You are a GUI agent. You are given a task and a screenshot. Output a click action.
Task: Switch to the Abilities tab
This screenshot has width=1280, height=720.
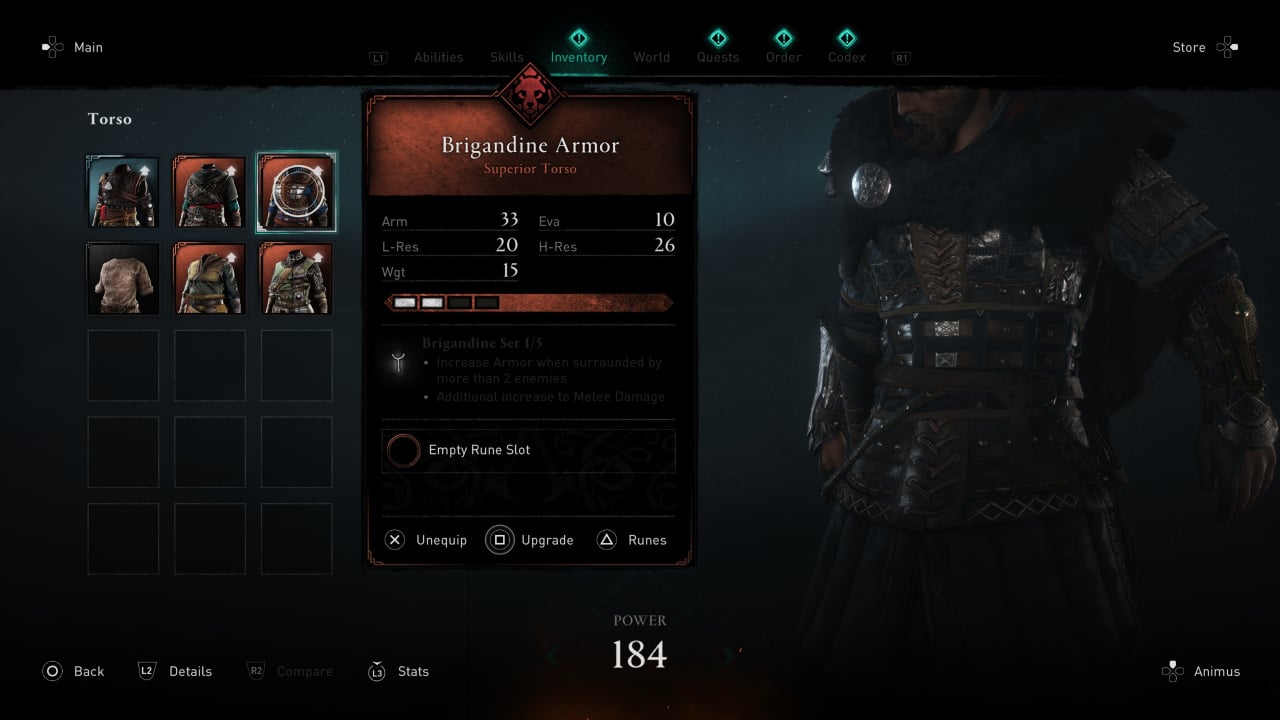(x=439, y=57)
